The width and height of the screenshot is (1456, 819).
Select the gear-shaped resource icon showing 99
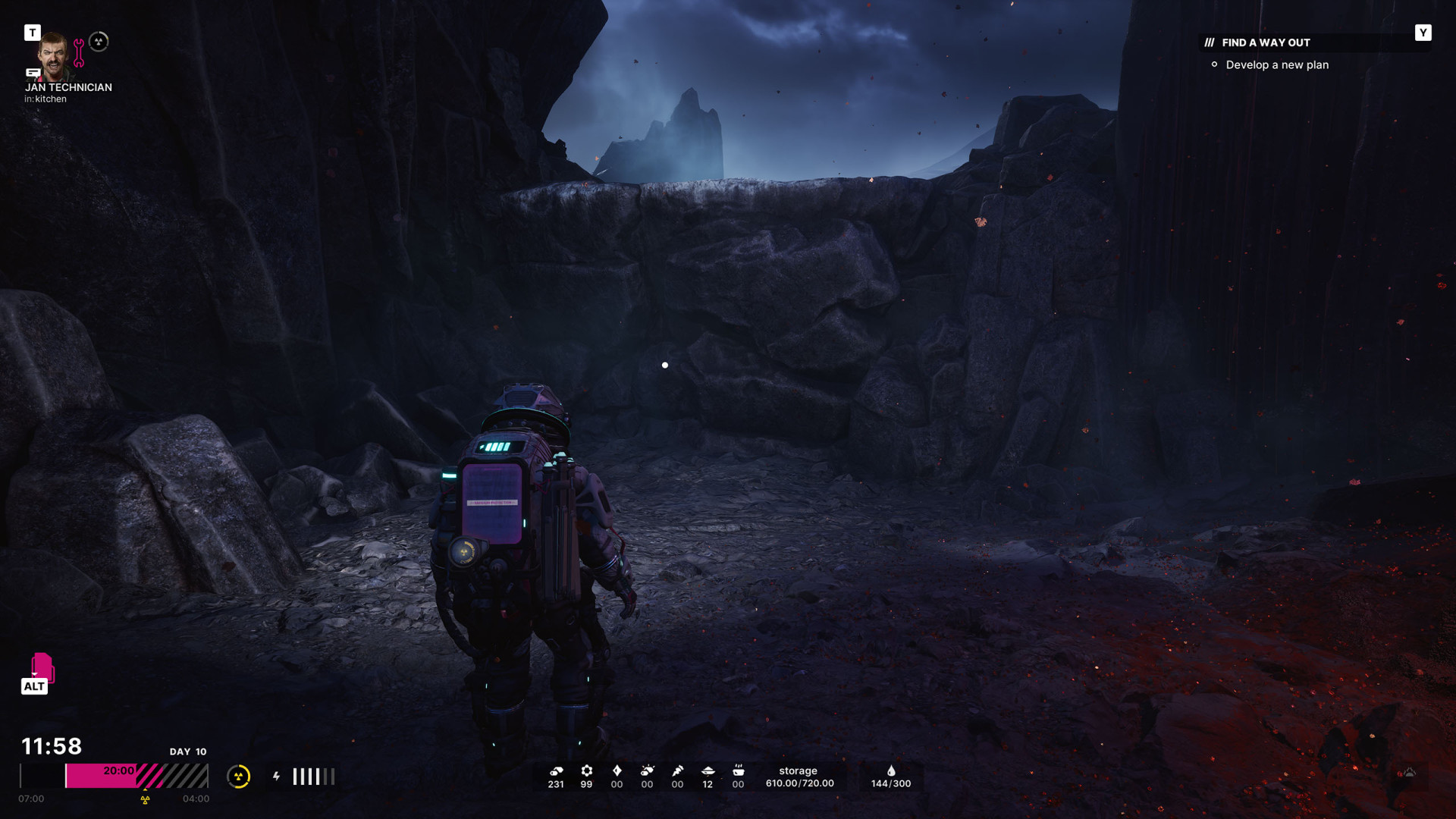[586, 770]
